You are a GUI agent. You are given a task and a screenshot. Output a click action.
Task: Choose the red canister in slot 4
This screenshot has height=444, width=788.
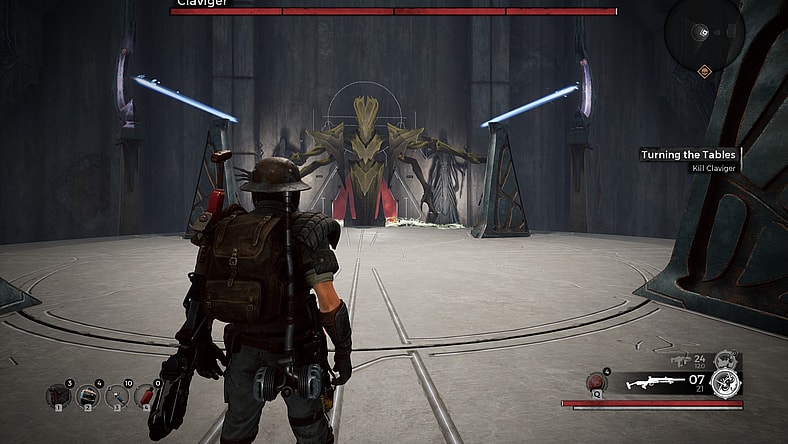[146, 396]
